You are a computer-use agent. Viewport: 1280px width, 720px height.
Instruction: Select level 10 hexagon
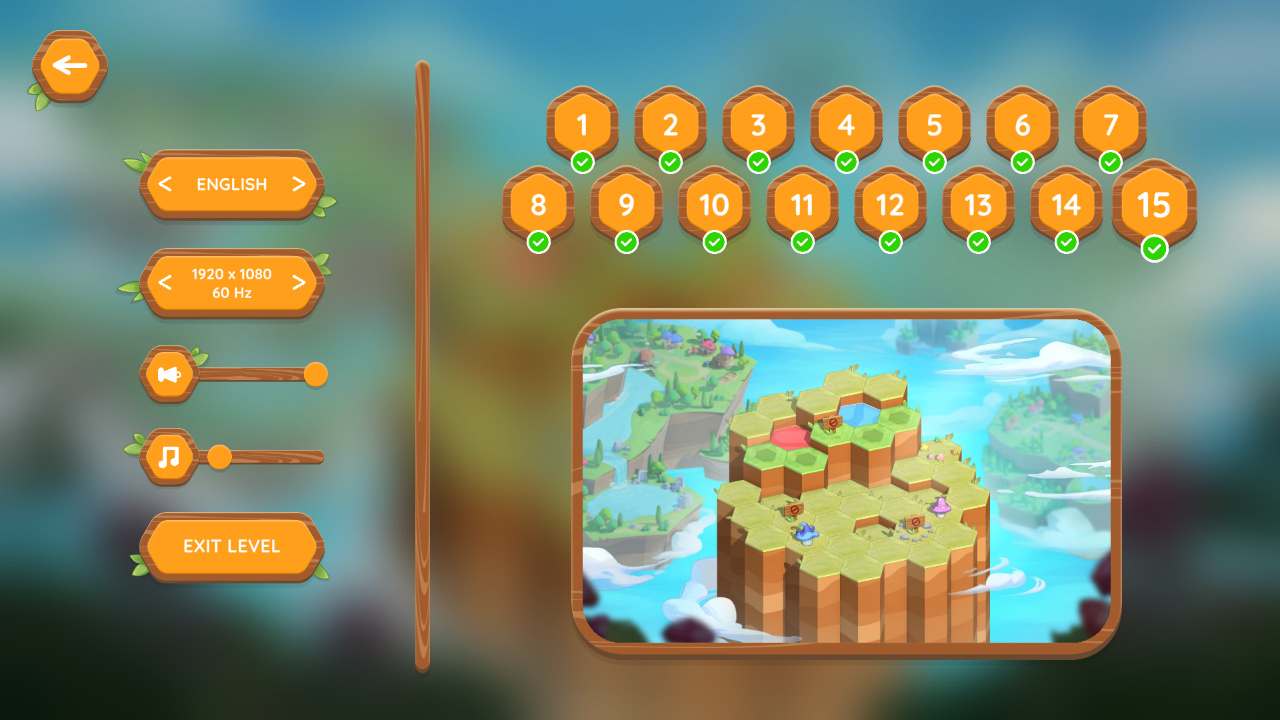pyautogui.click(x=715, y=206)
